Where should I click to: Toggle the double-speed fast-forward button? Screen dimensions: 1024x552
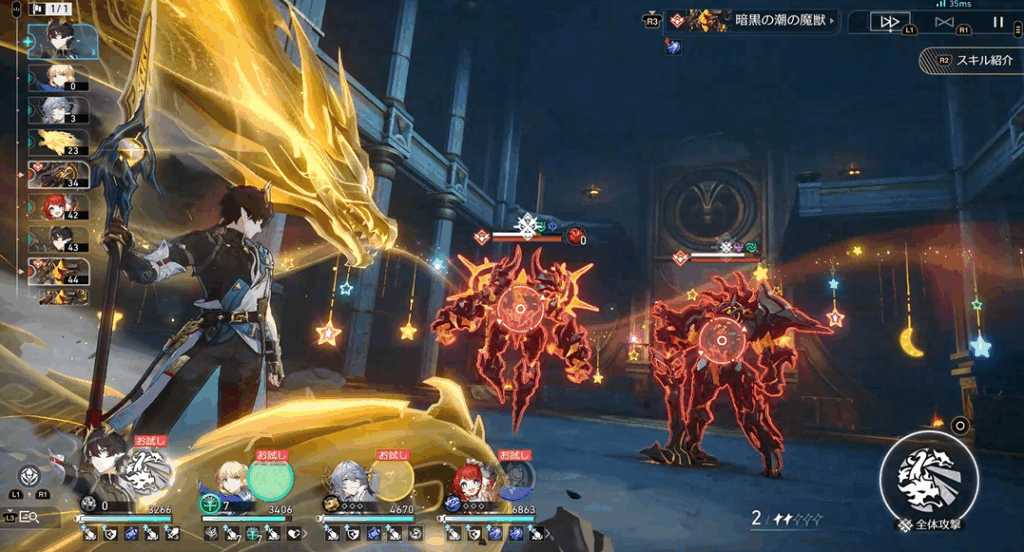tap(889, 21)
